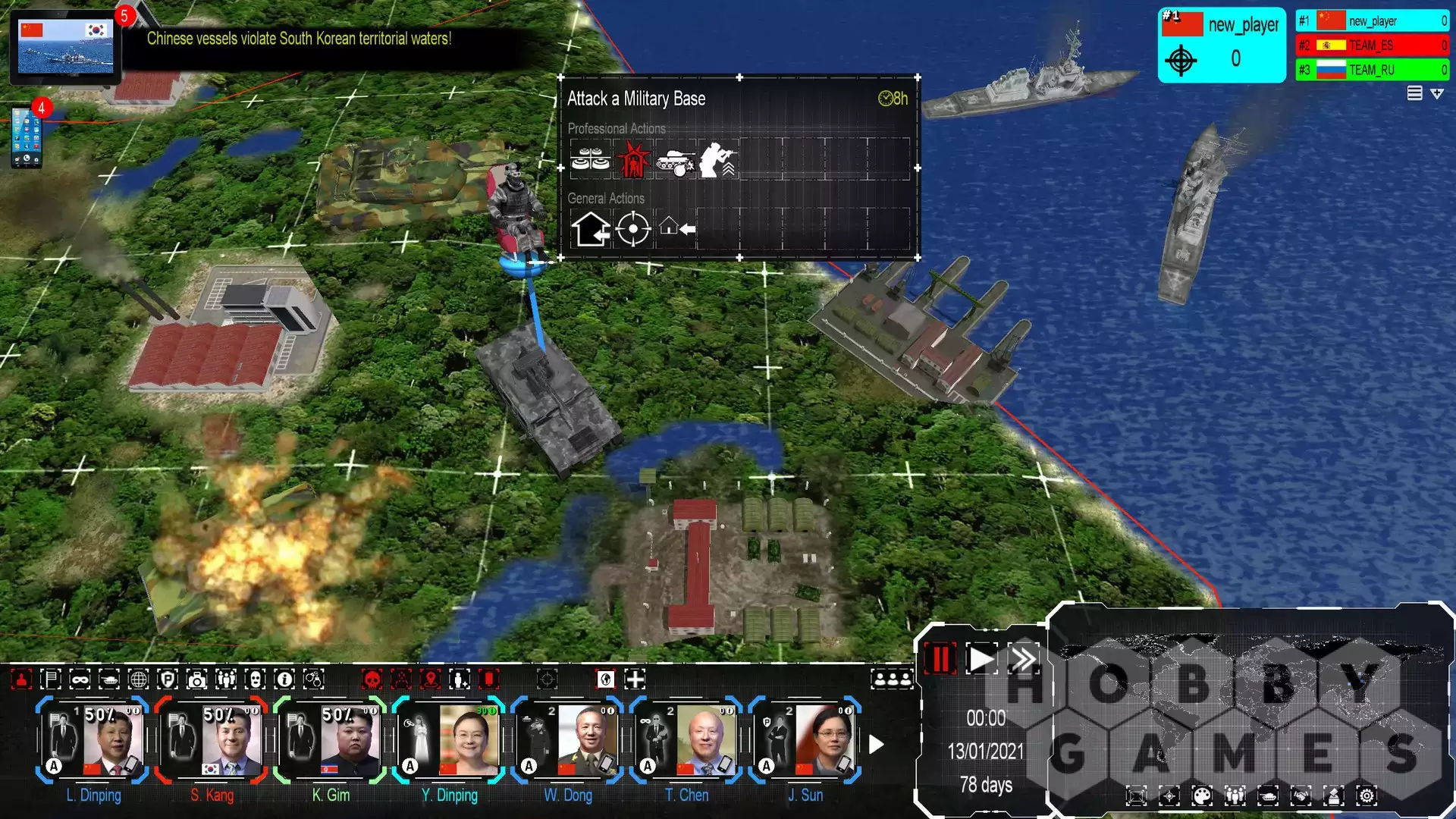1456x819 pixels.
Task: Open the smartphone icon with 4 alerts
Action: (x=27, y=137)
